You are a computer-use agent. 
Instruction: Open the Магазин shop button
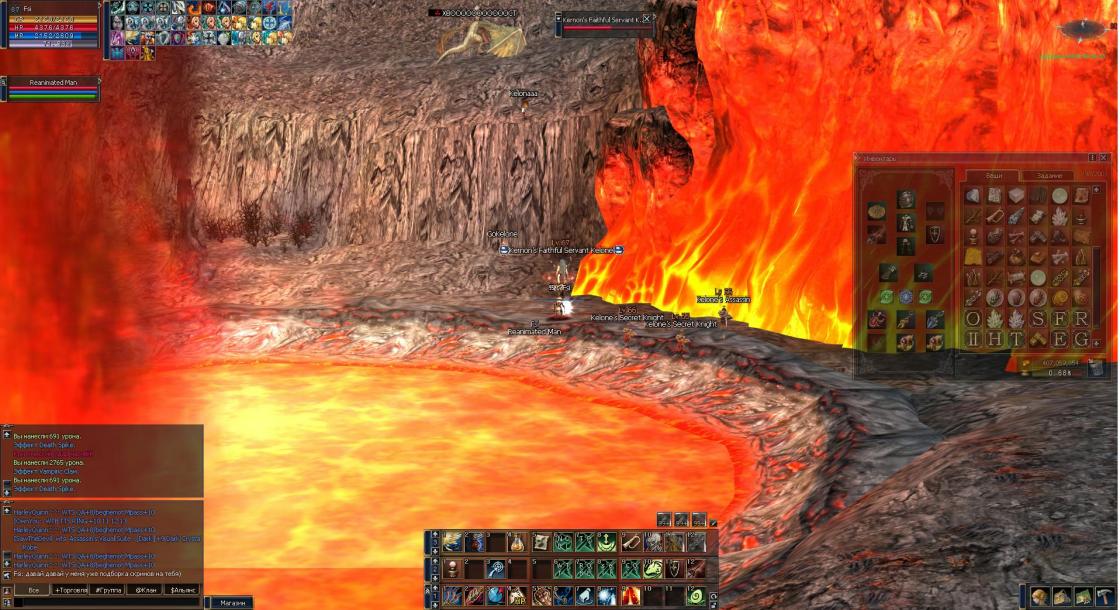(232, 603)
